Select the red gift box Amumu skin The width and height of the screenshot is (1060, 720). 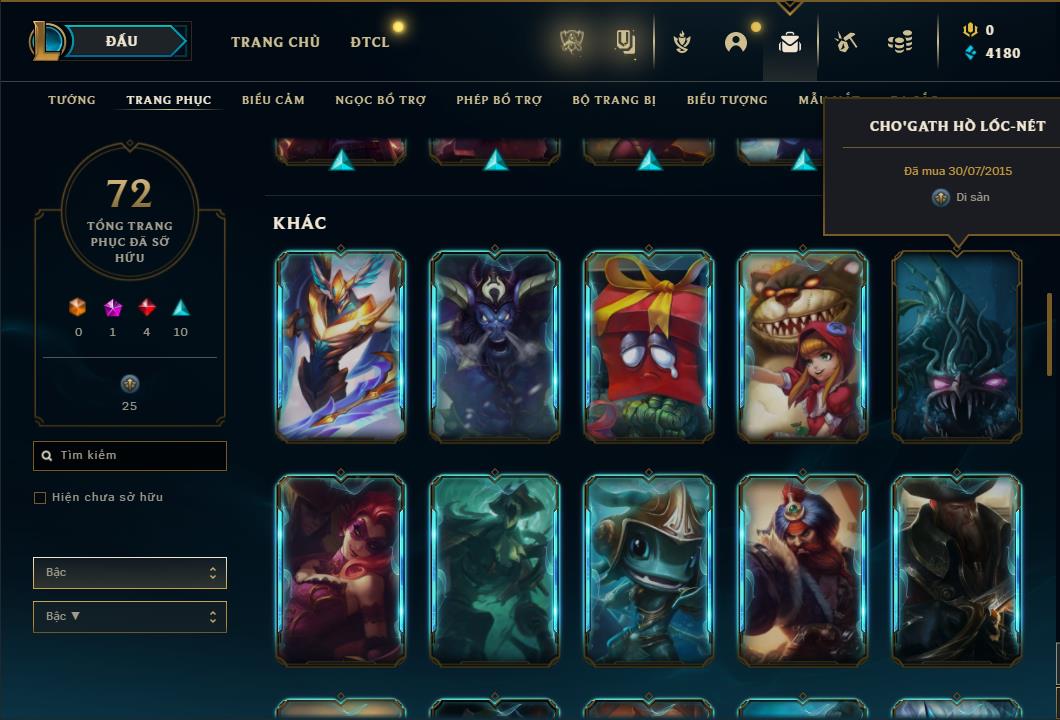pyautogui.click(x=649, y=345)
